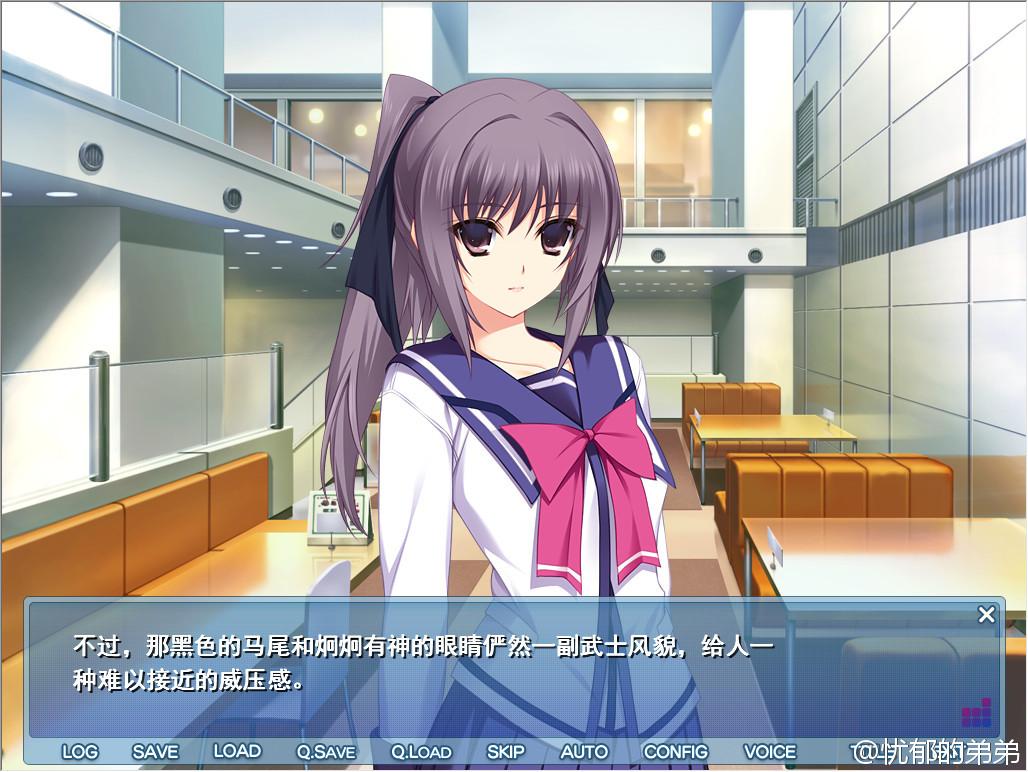Activate SKIP mode
The image size is (1028, 772).
point(506,751)
